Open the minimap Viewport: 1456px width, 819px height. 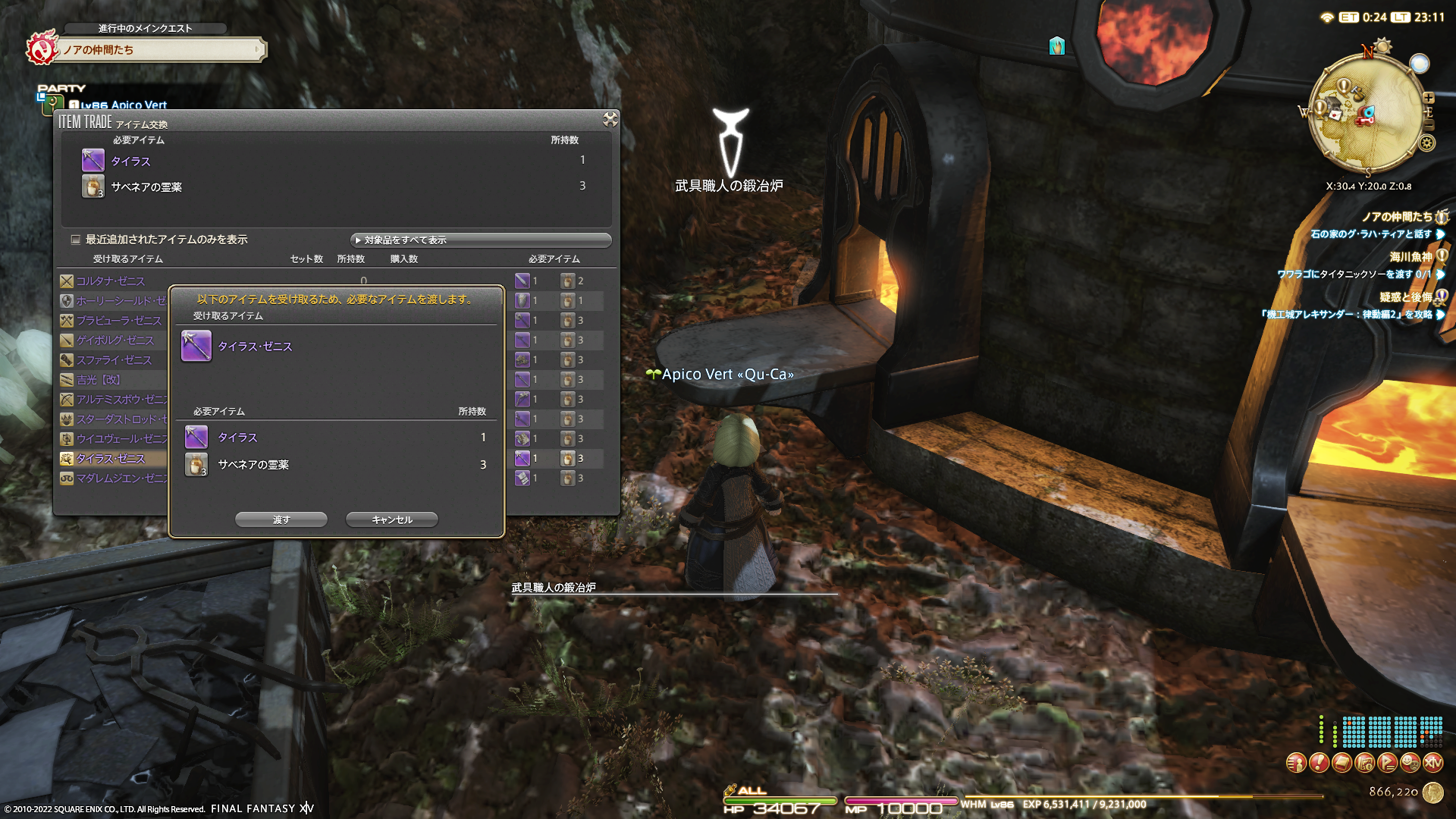point(1365,115)
